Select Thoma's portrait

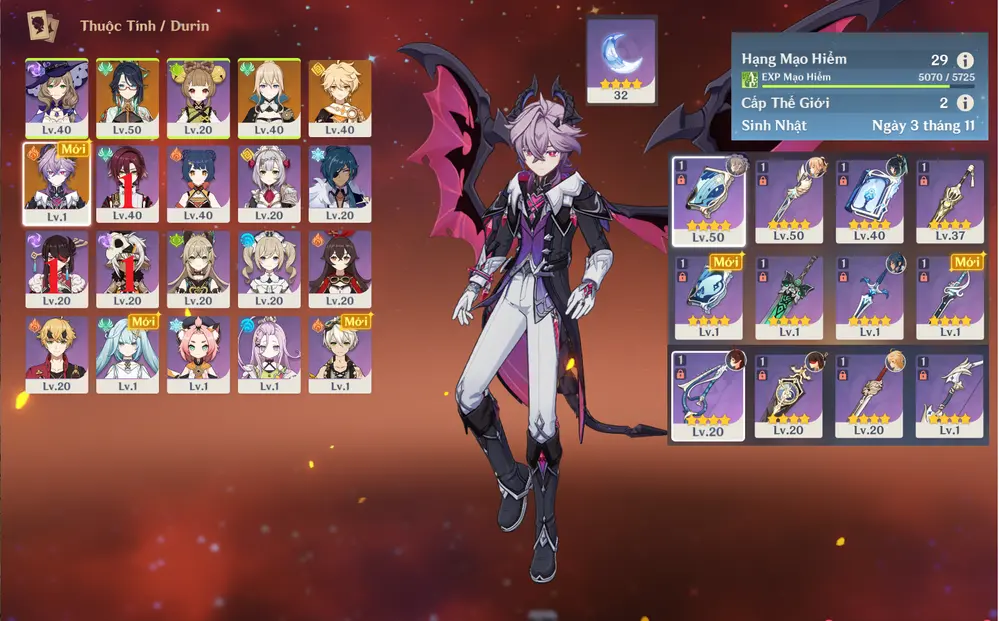pyautogui.click(x=56, y=354)
